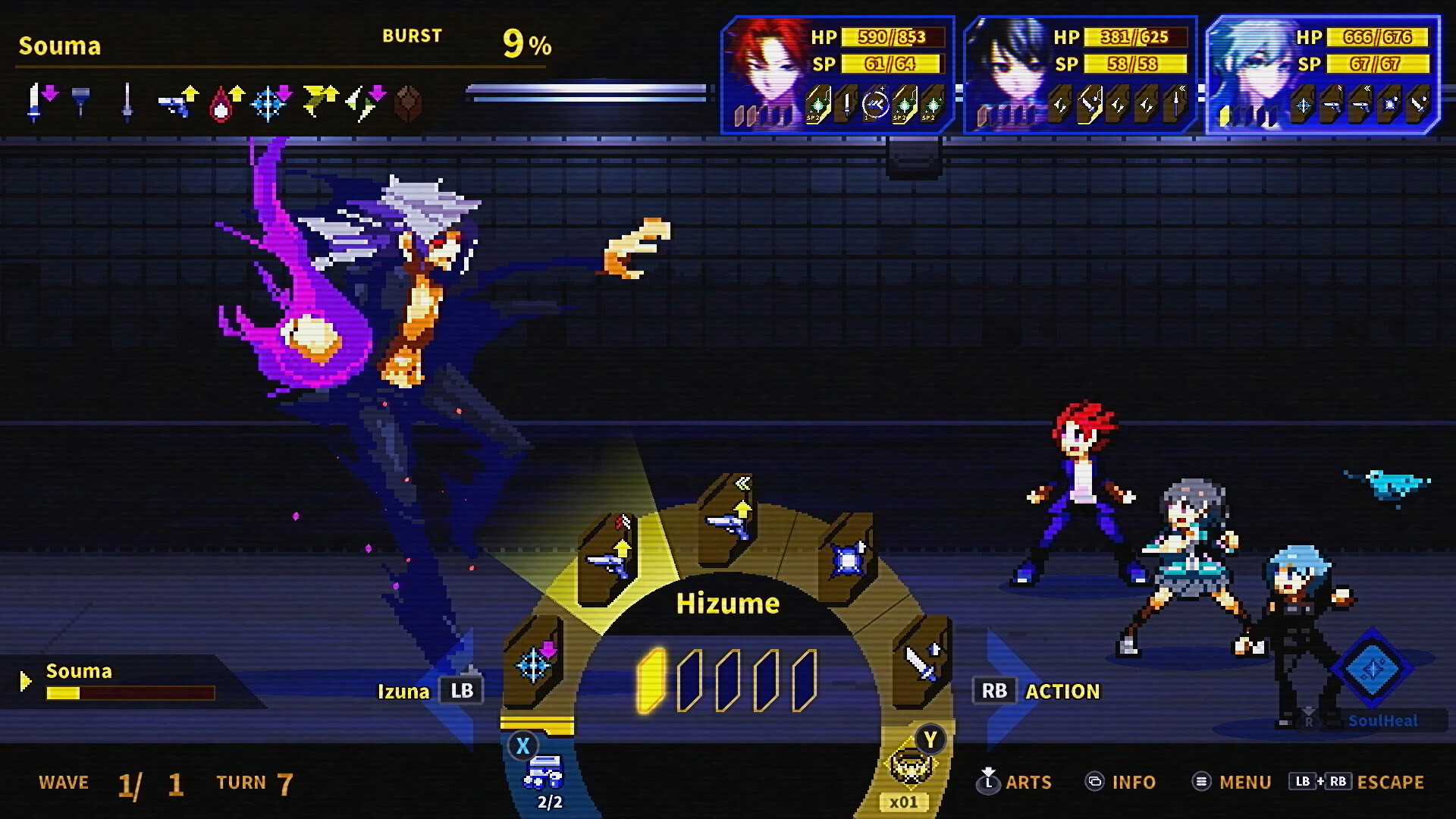Viewport: 1456px width, 819px height.
Task: Inspect Souma's sword-down debuff icon
Action: pos(41,102)
